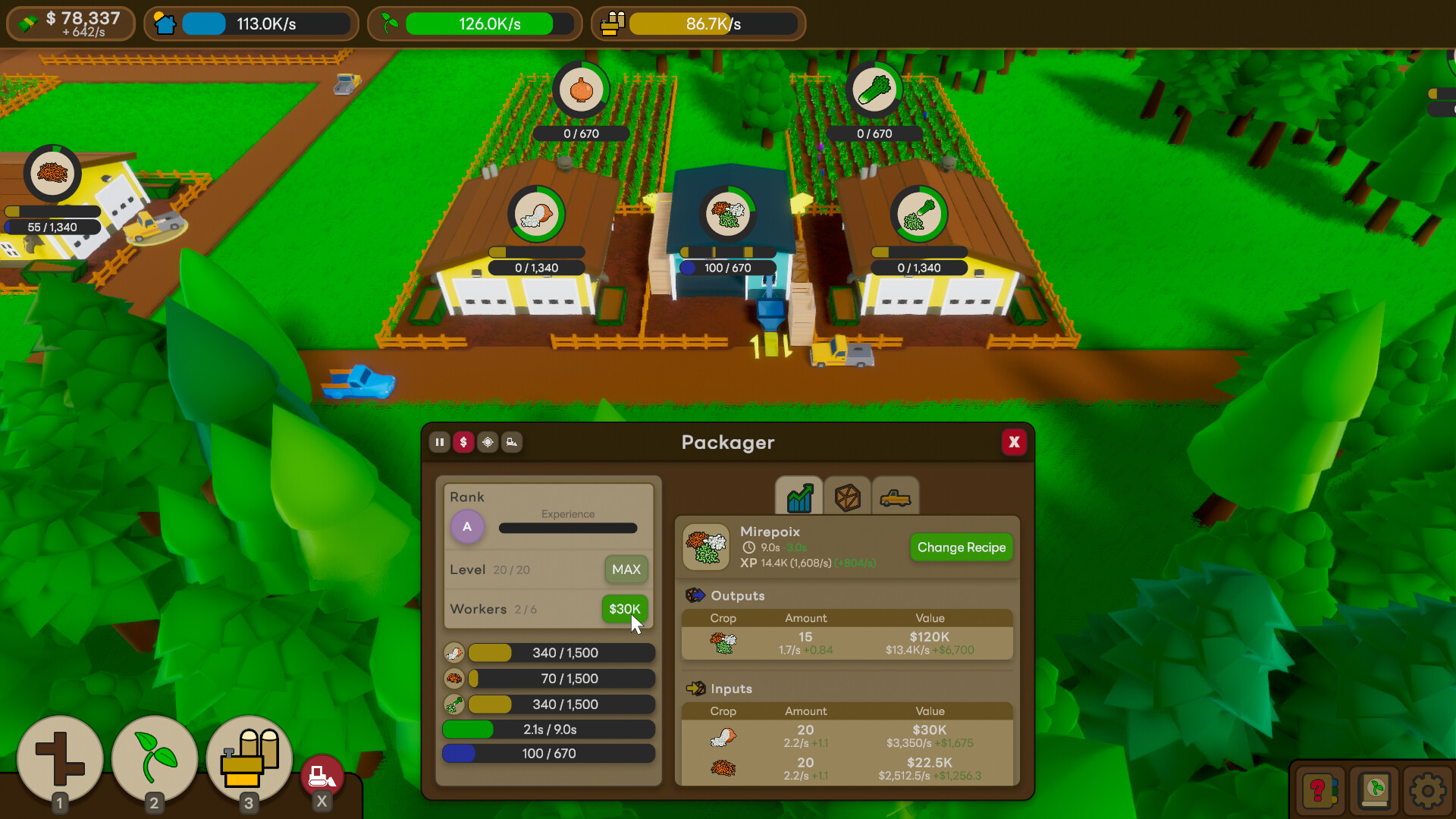Click the MAX level button
Viewport: 1456px width, 819px height.
click(x=626, y=570)
